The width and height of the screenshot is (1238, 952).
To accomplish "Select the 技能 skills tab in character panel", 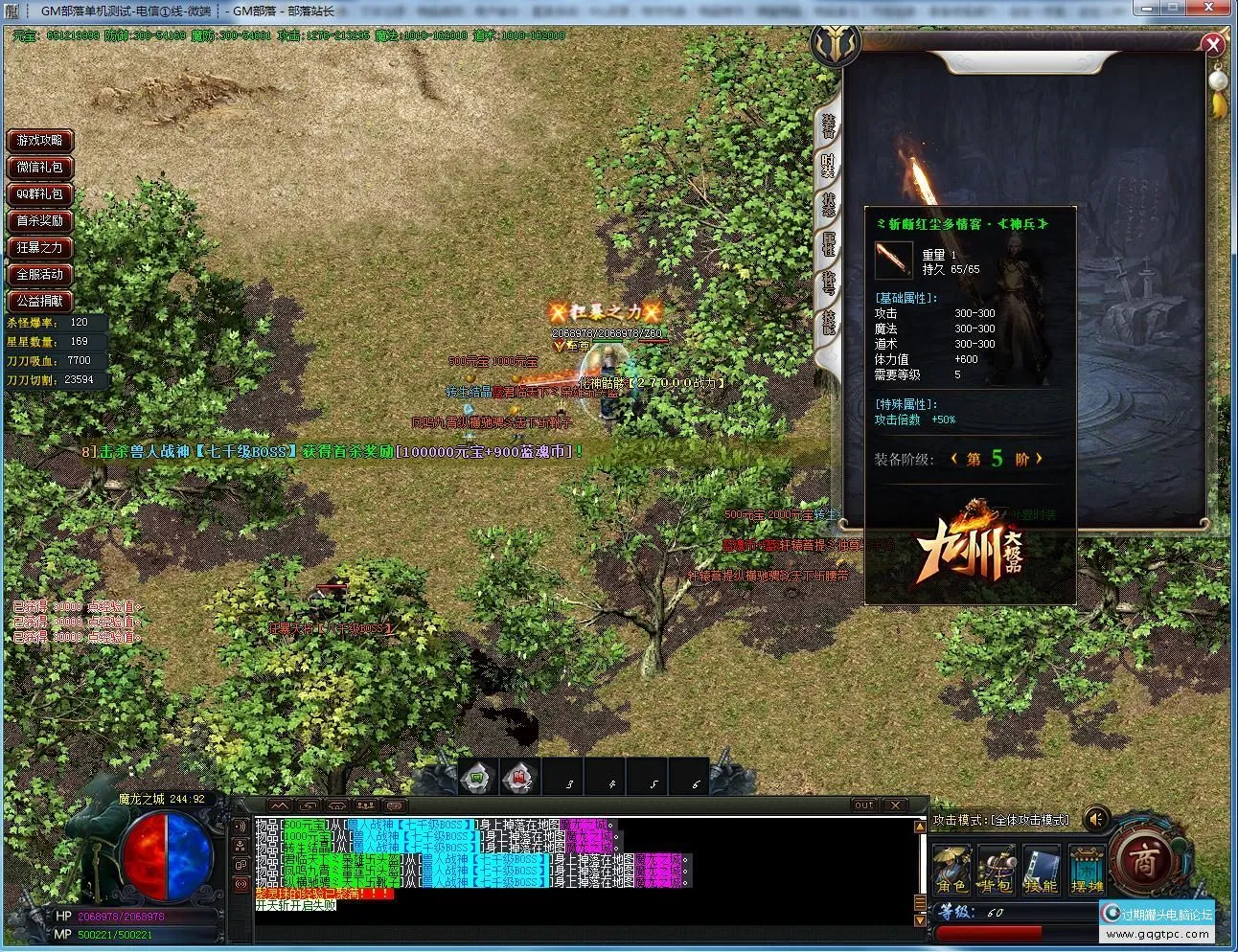I will click(x=828, y=322).
